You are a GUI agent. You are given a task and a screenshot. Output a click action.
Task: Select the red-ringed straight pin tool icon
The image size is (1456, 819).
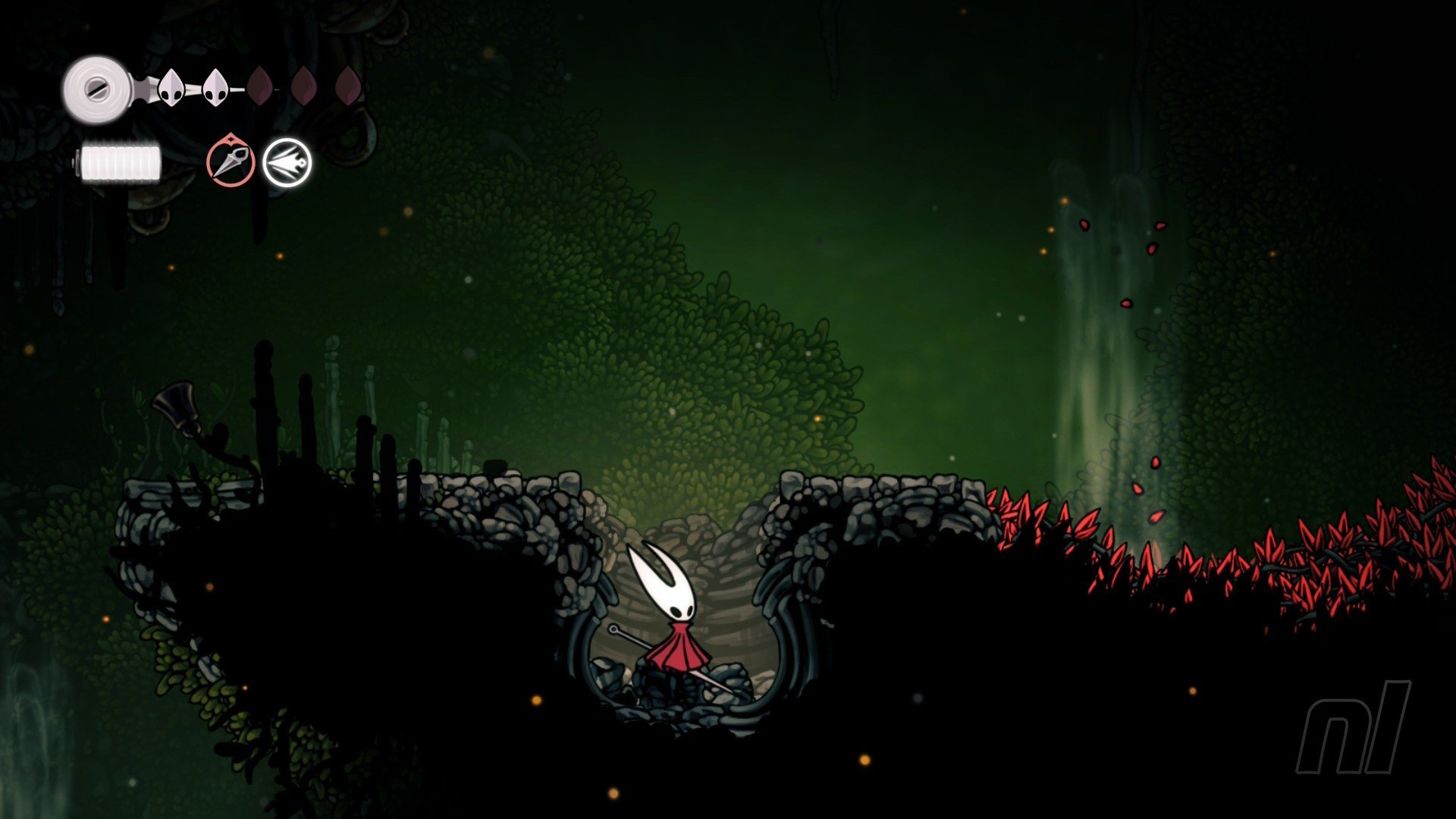[231, 162]
